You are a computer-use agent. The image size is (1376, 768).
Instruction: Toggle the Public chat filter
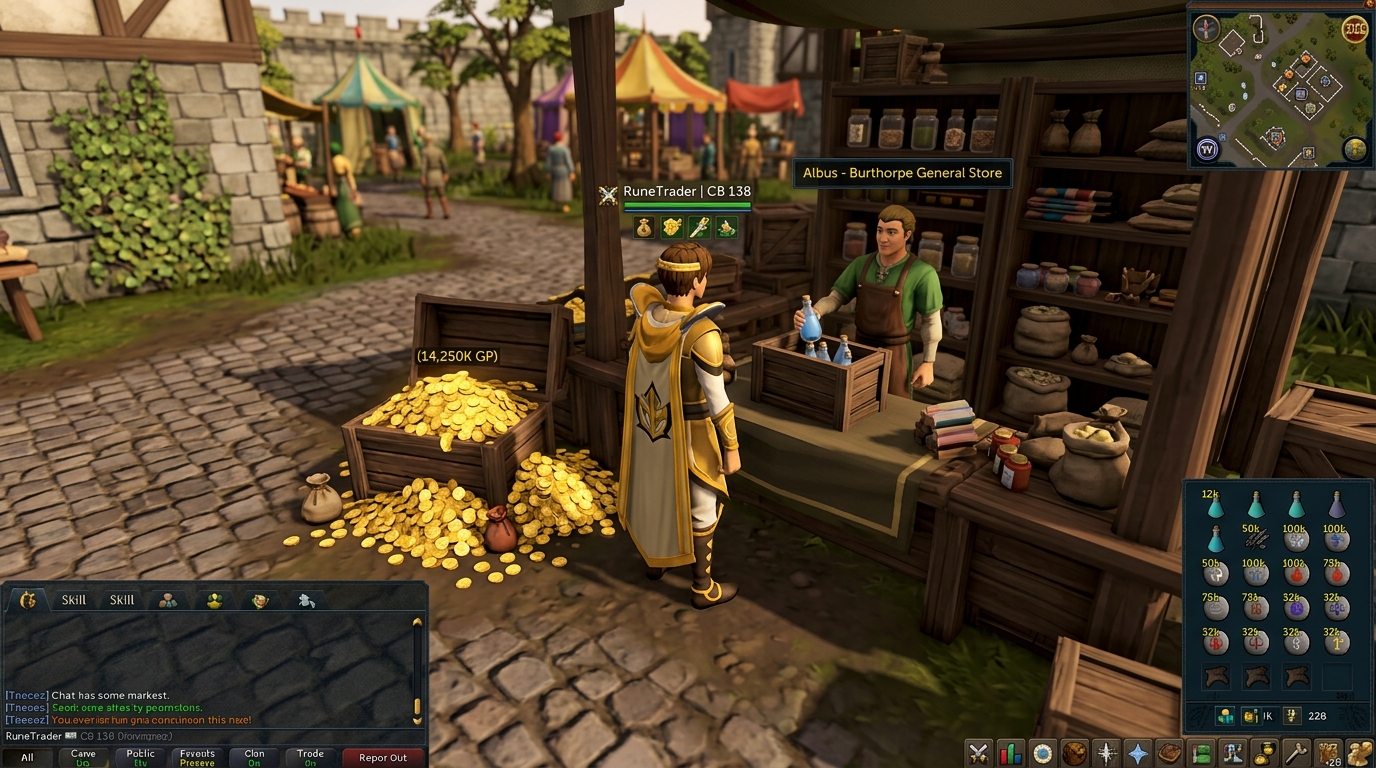(x=139, y=755)
